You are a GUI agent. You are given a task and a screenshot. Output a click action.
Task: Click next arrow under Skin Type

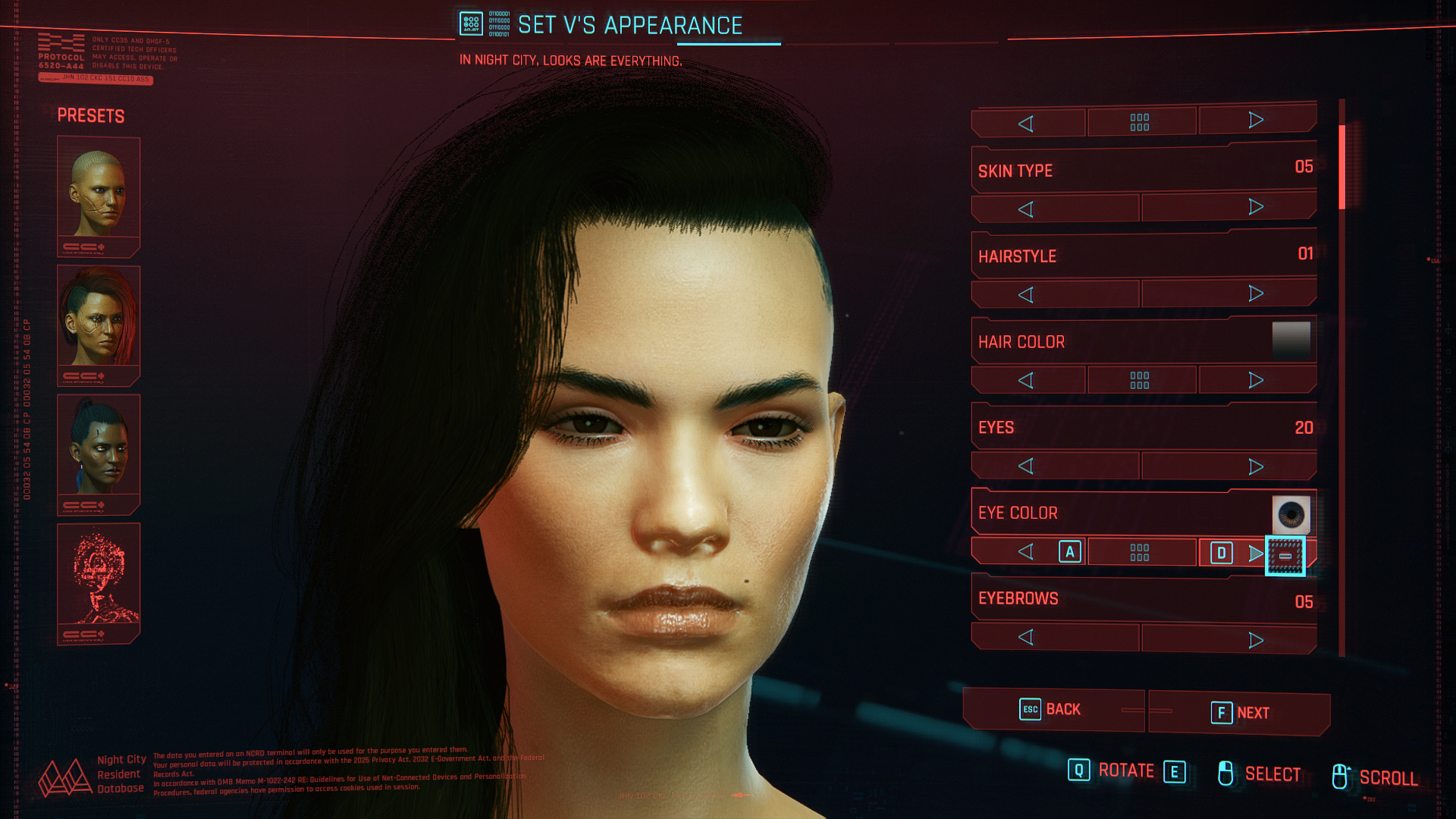[x=1256, y=207]
